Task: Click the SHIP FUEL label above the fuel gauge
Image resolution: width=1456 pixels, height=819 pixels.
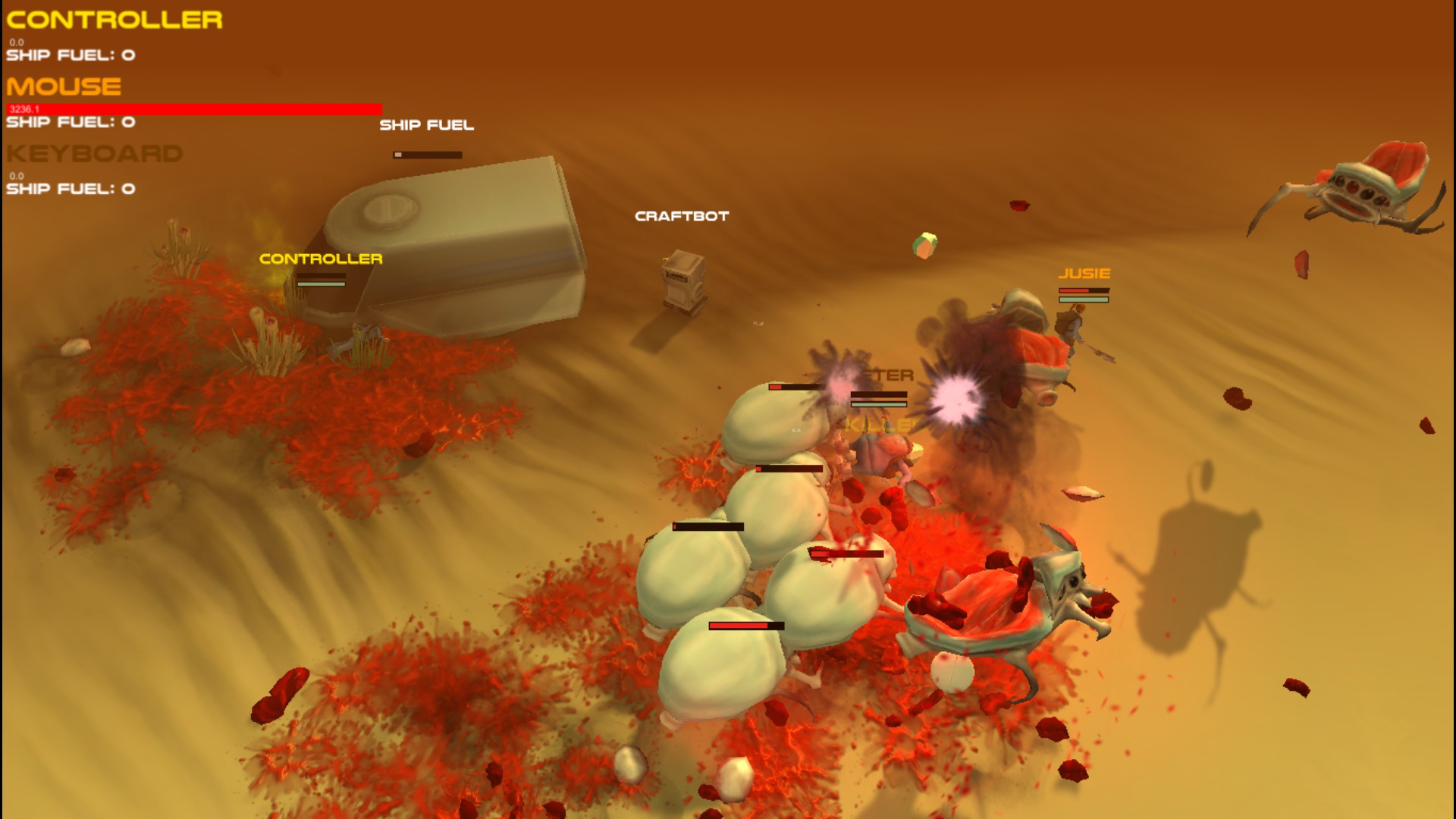Action: pos(427,124)
